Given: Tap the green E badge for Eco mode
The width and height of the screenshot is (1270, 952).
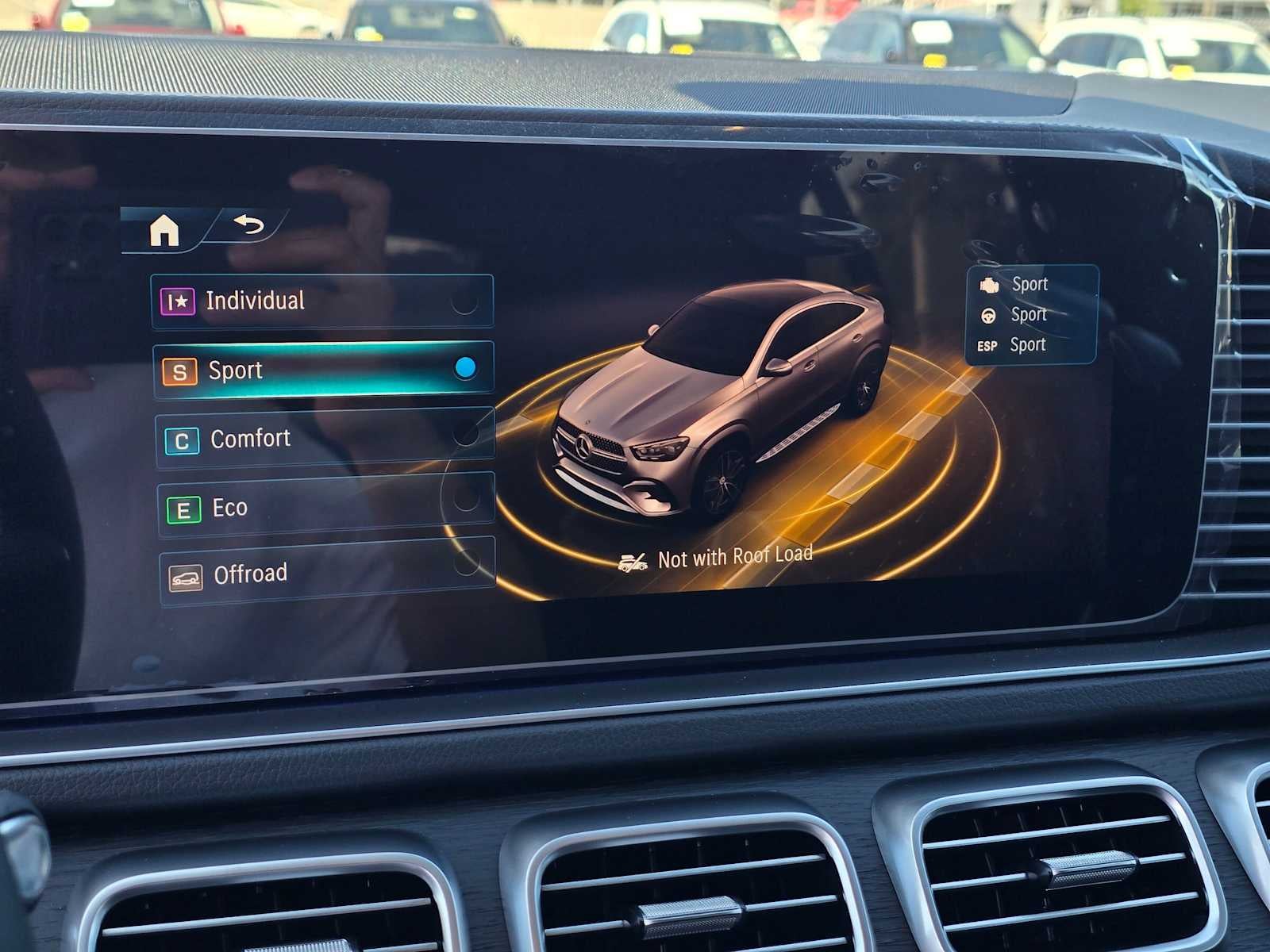Looking at the screenshot, I should click(185, 507).
